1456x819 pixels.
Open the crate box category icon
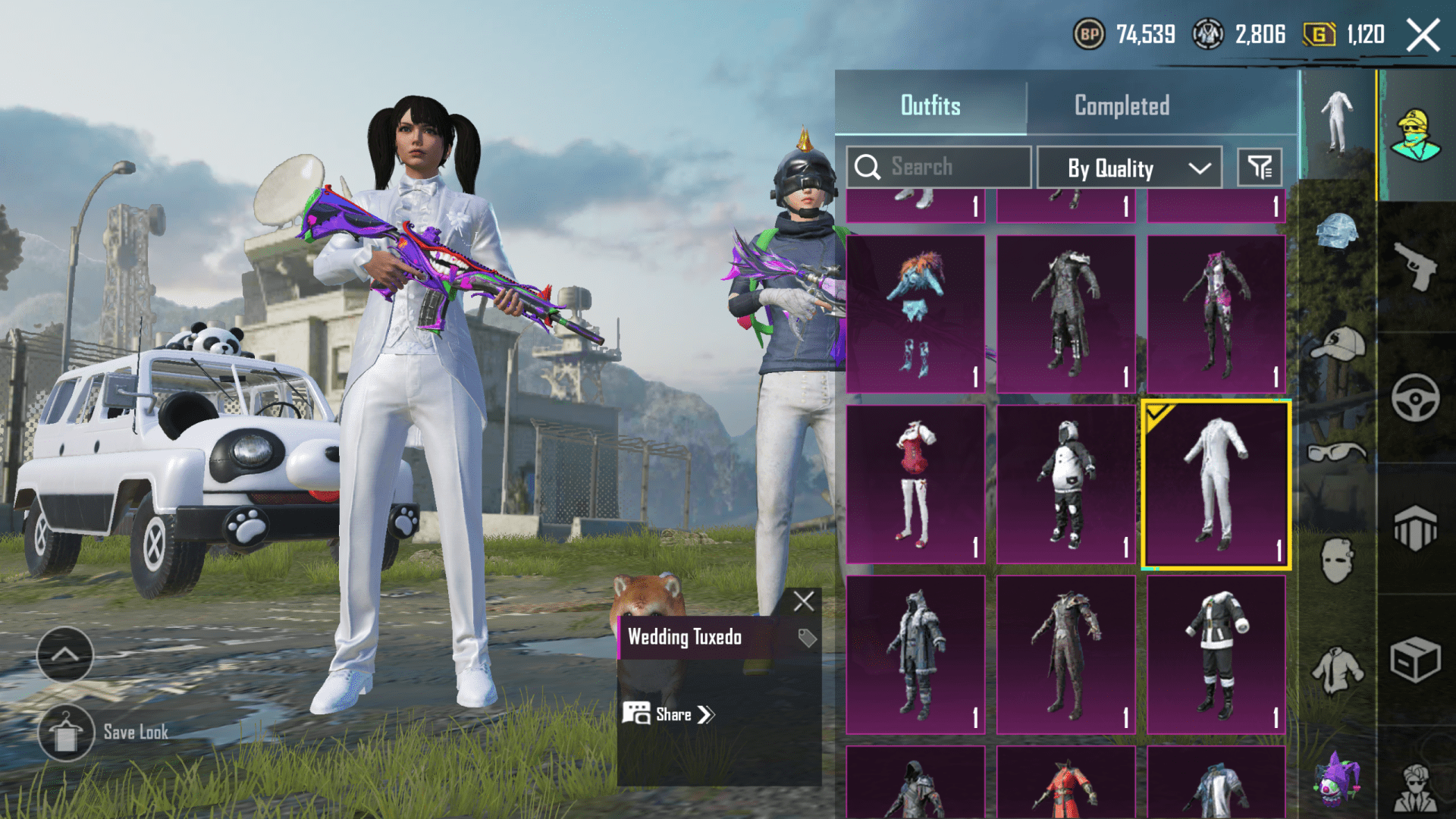coord(1418,656)
